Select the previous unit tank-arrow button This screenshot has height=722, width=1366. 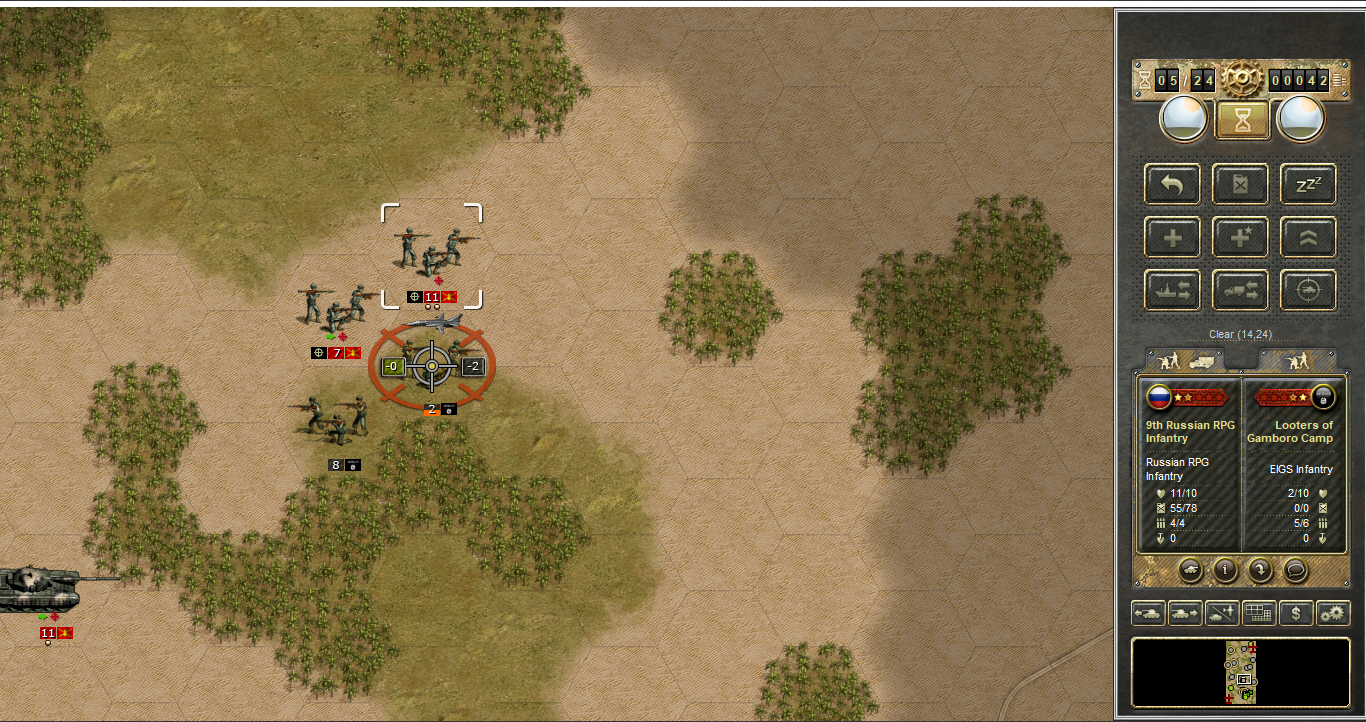[x=1147, y=613]
